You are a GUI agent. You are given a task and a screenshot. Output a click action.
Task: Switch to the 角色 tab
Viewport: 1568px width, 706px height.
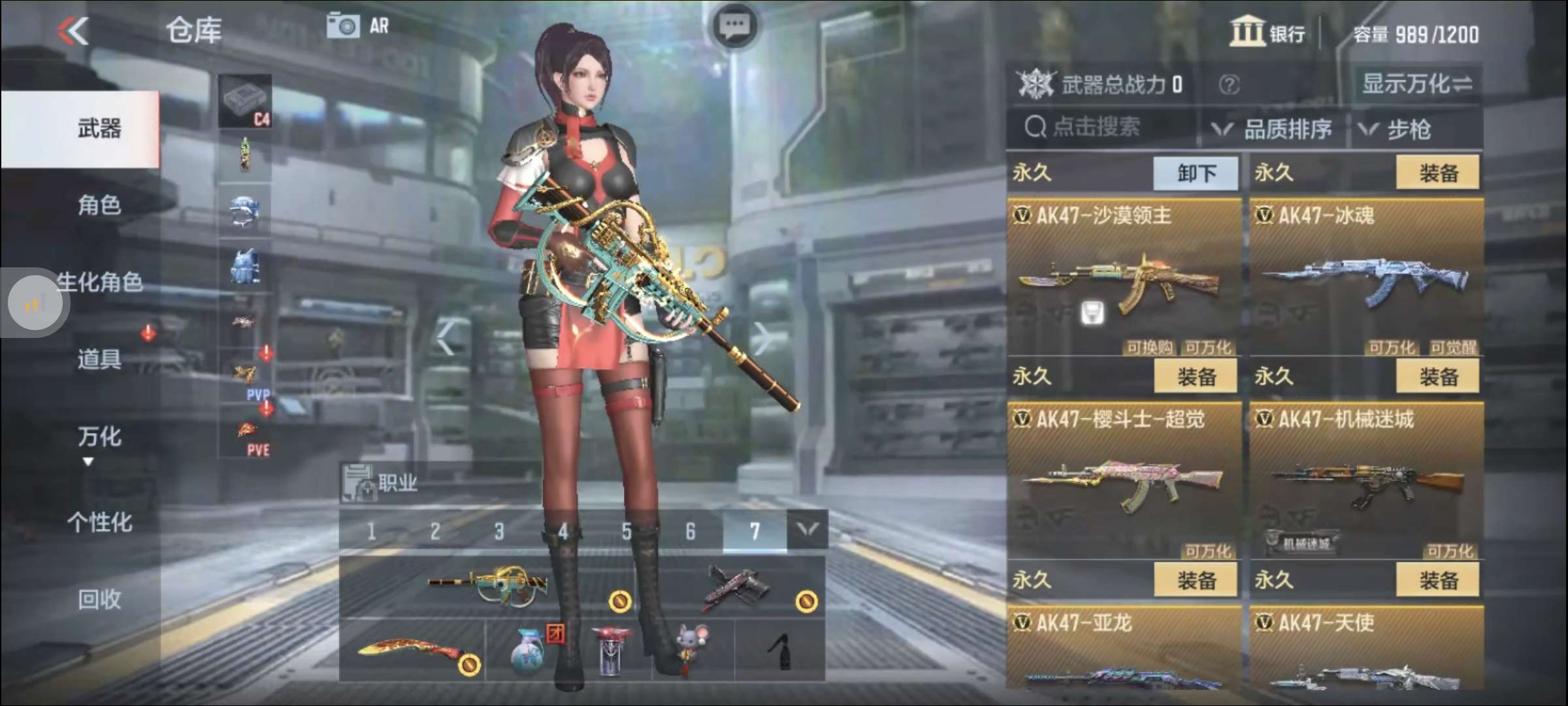[x=99, y=205]
